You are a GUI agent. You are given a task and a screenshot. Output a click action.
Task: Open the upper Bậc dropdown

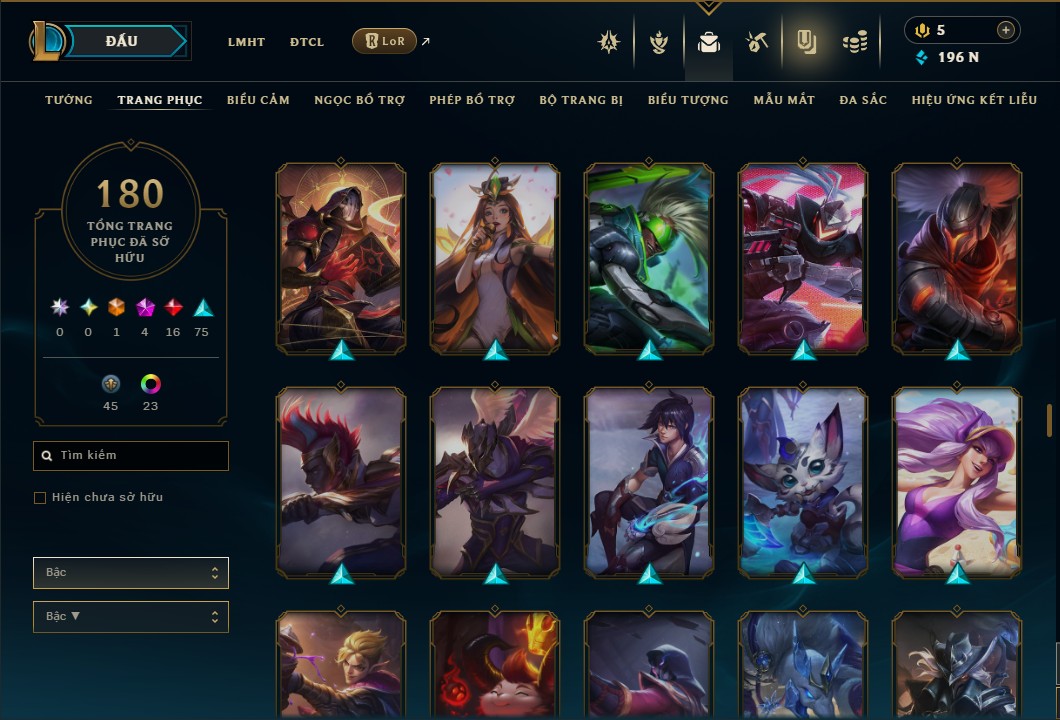click(x=130, y=573)
